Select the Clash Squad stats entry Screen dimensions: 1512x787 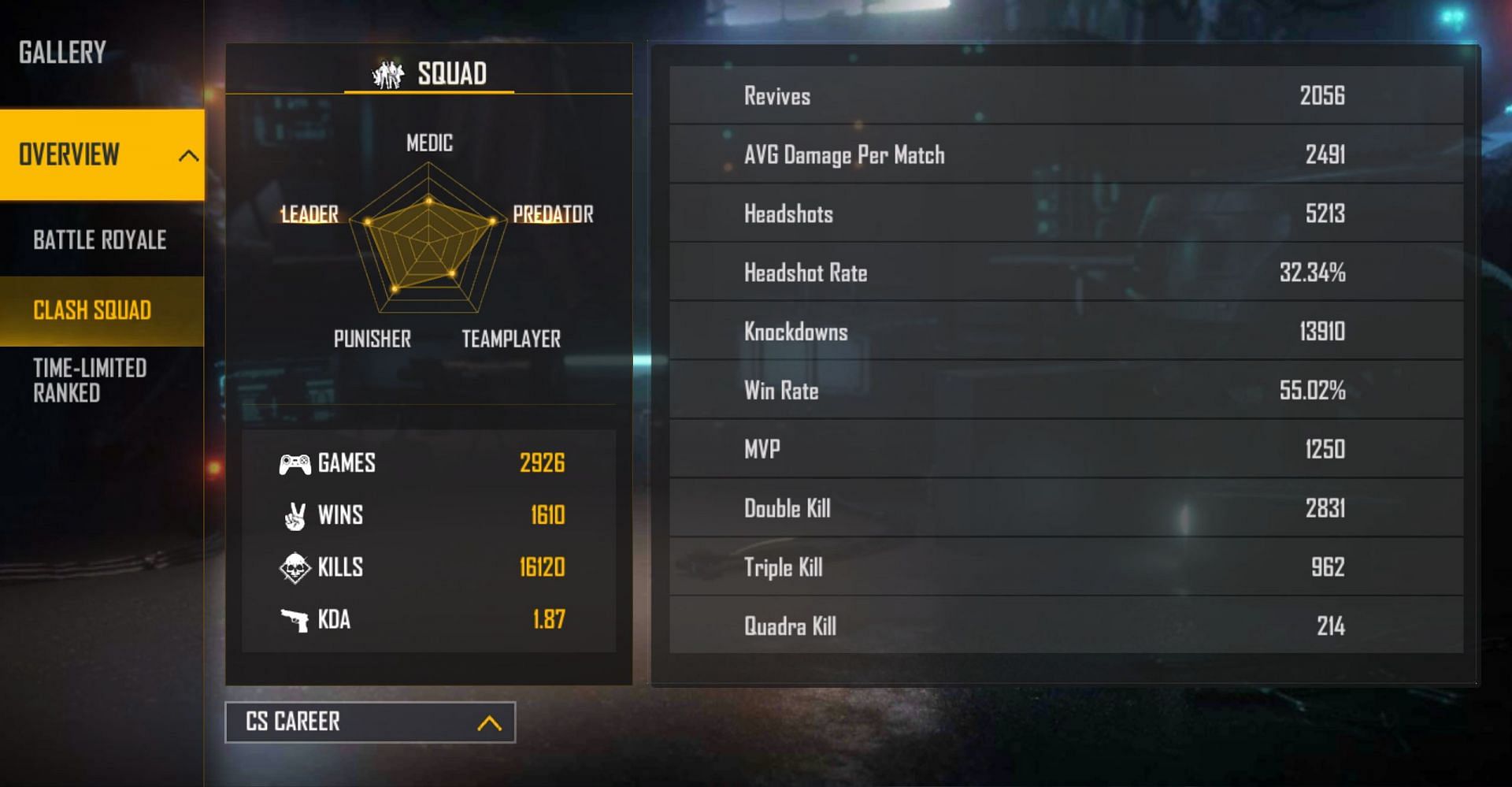pos(92,310)
